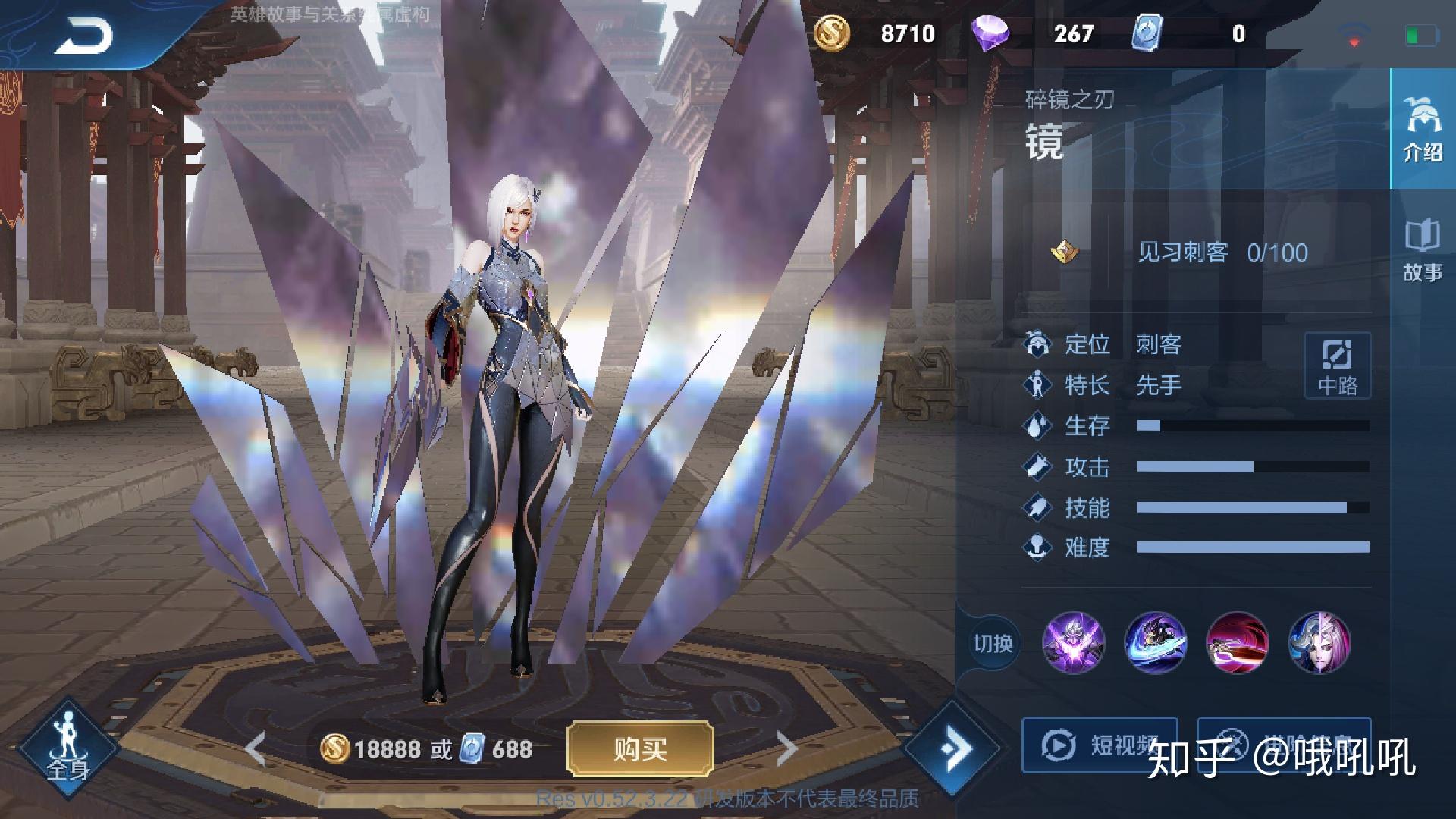Toggle the 全身 full body view
The width and height of the screenshot is (1456, 819).
(67, 747)
